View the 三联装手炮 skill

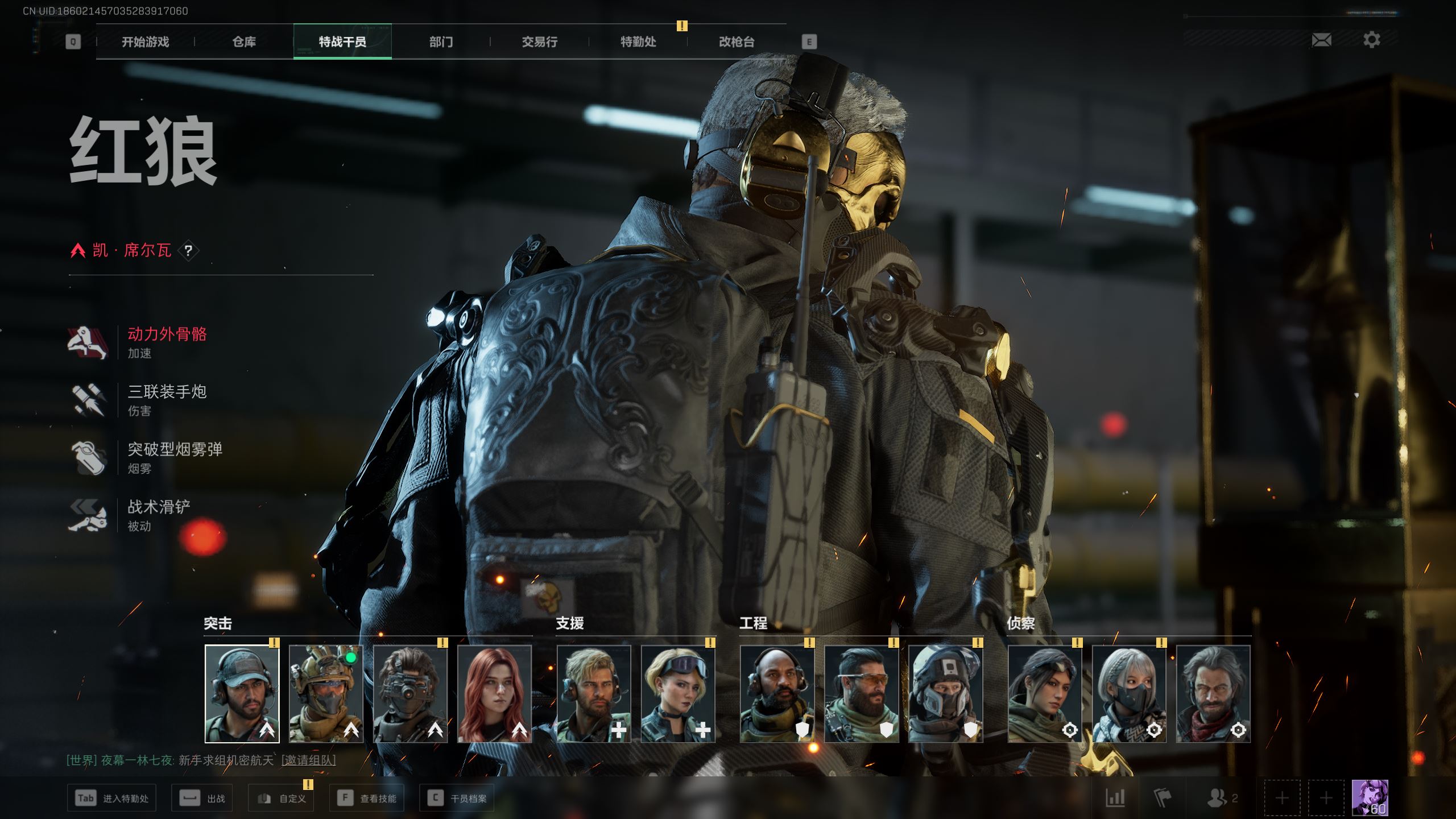point(167,399)
